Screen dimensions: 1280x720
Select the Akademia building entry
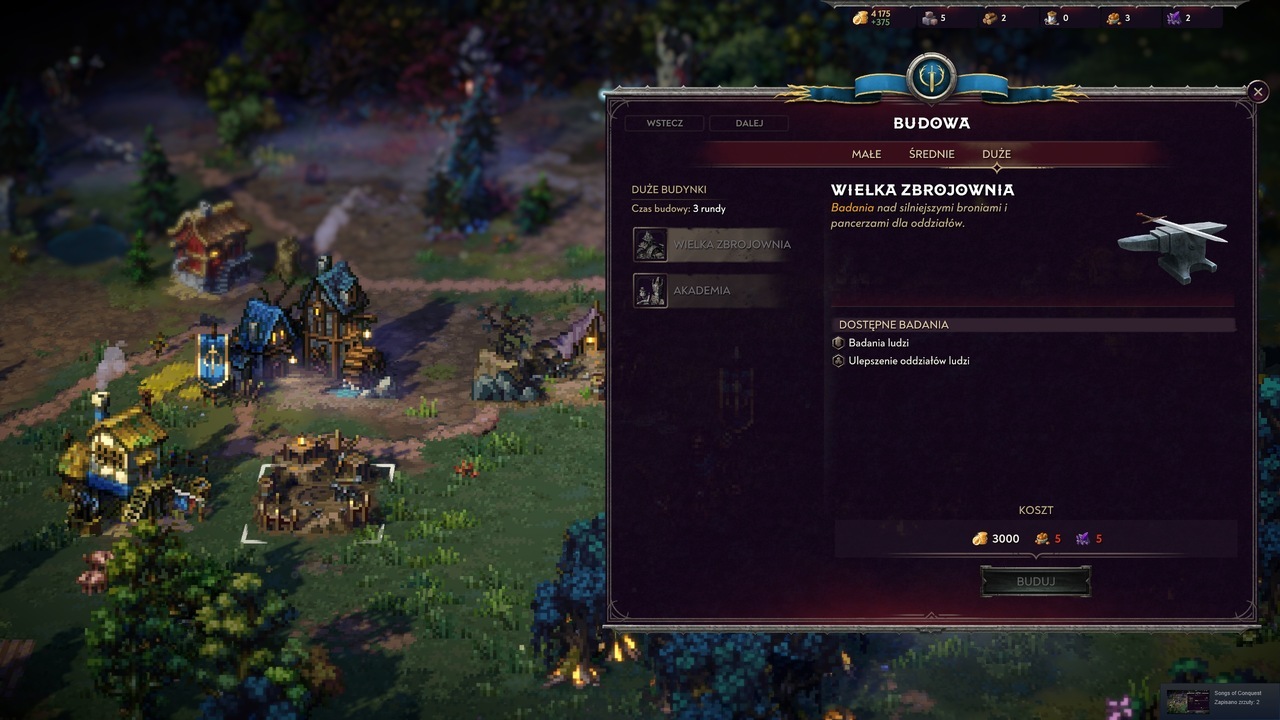click(x=701, y=290)
